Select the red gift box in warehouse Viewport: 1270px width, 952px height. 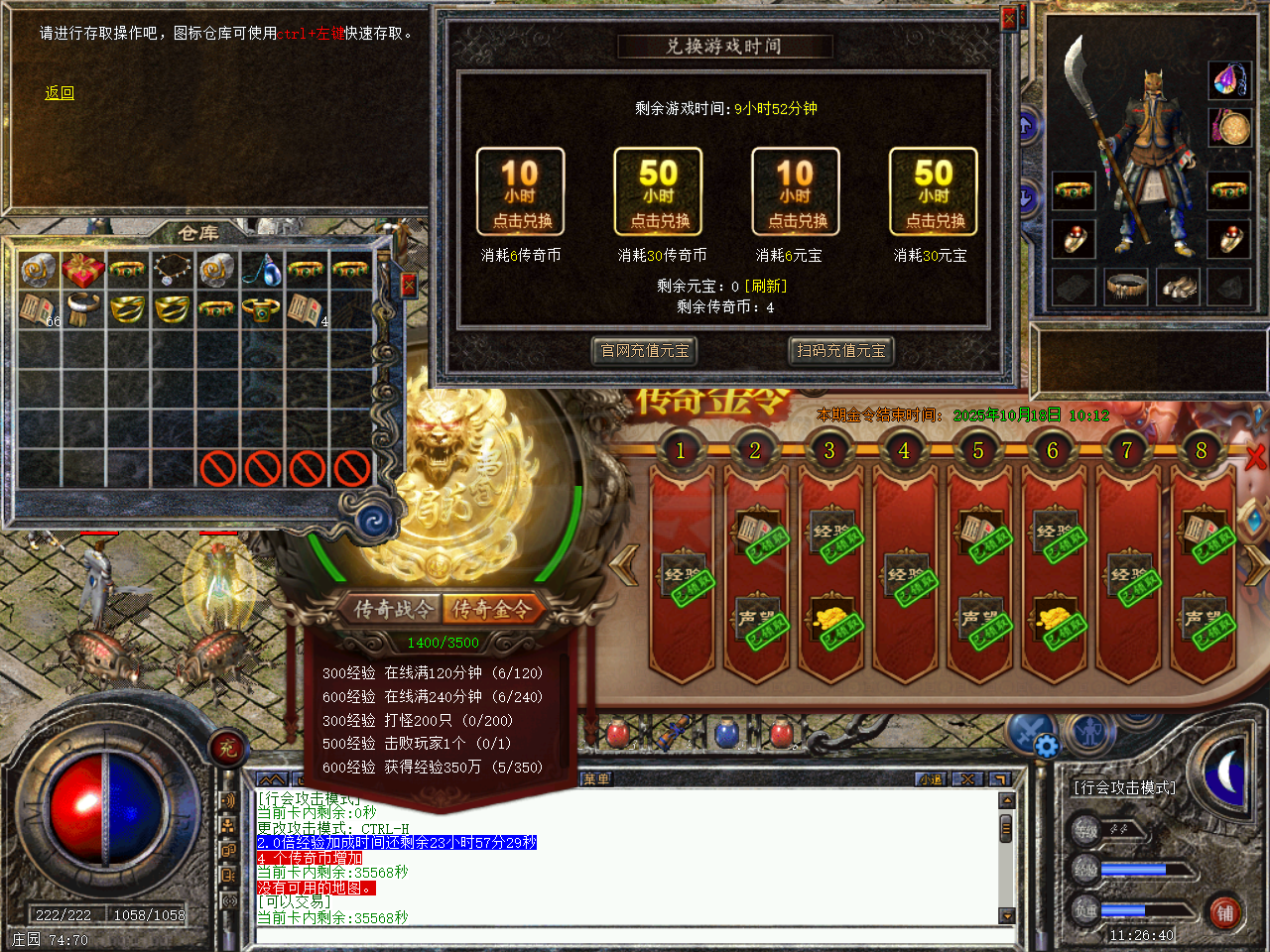click(x=83, y=269)
